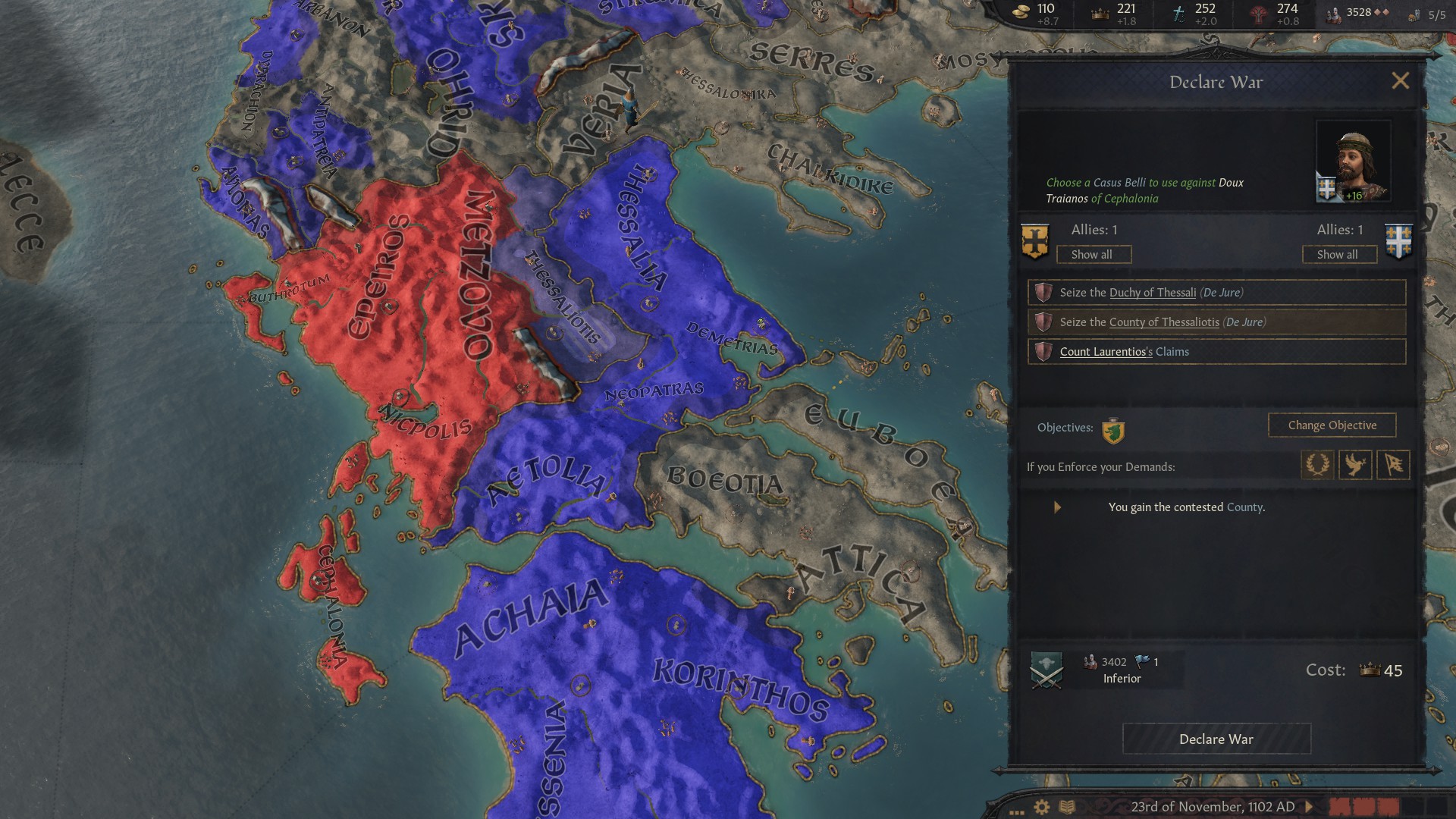The width and height of the screenshot is (1456, 819).
Task: Click the Change Objective button
Action: coord(1332,425)
